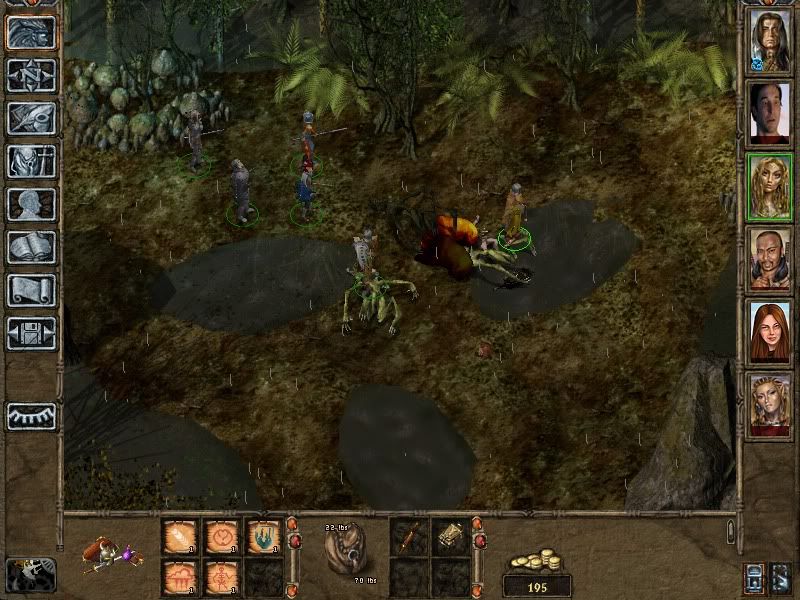Select the long dark-haired man's portrait
This screenshot has width=800, height=600.
click(769, 38)
